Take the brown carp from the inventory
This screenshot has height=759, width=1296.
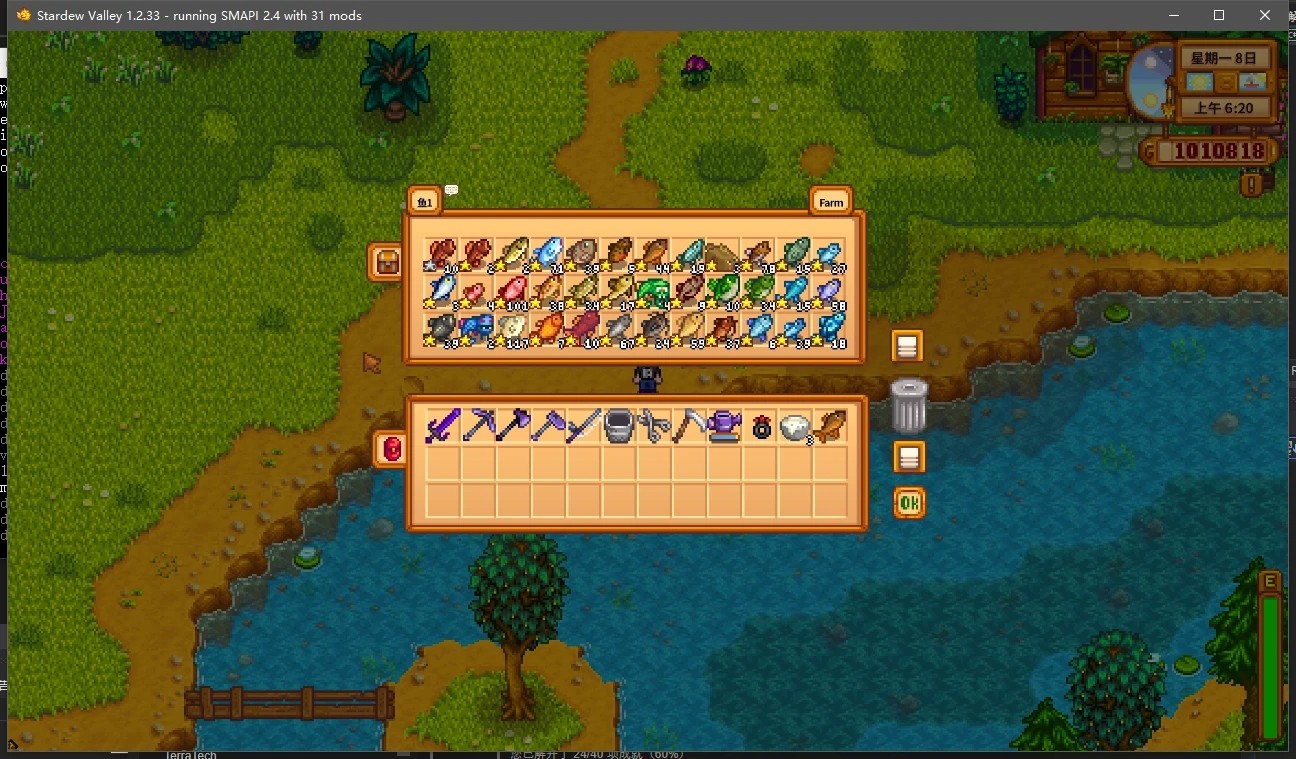(828, 426)
